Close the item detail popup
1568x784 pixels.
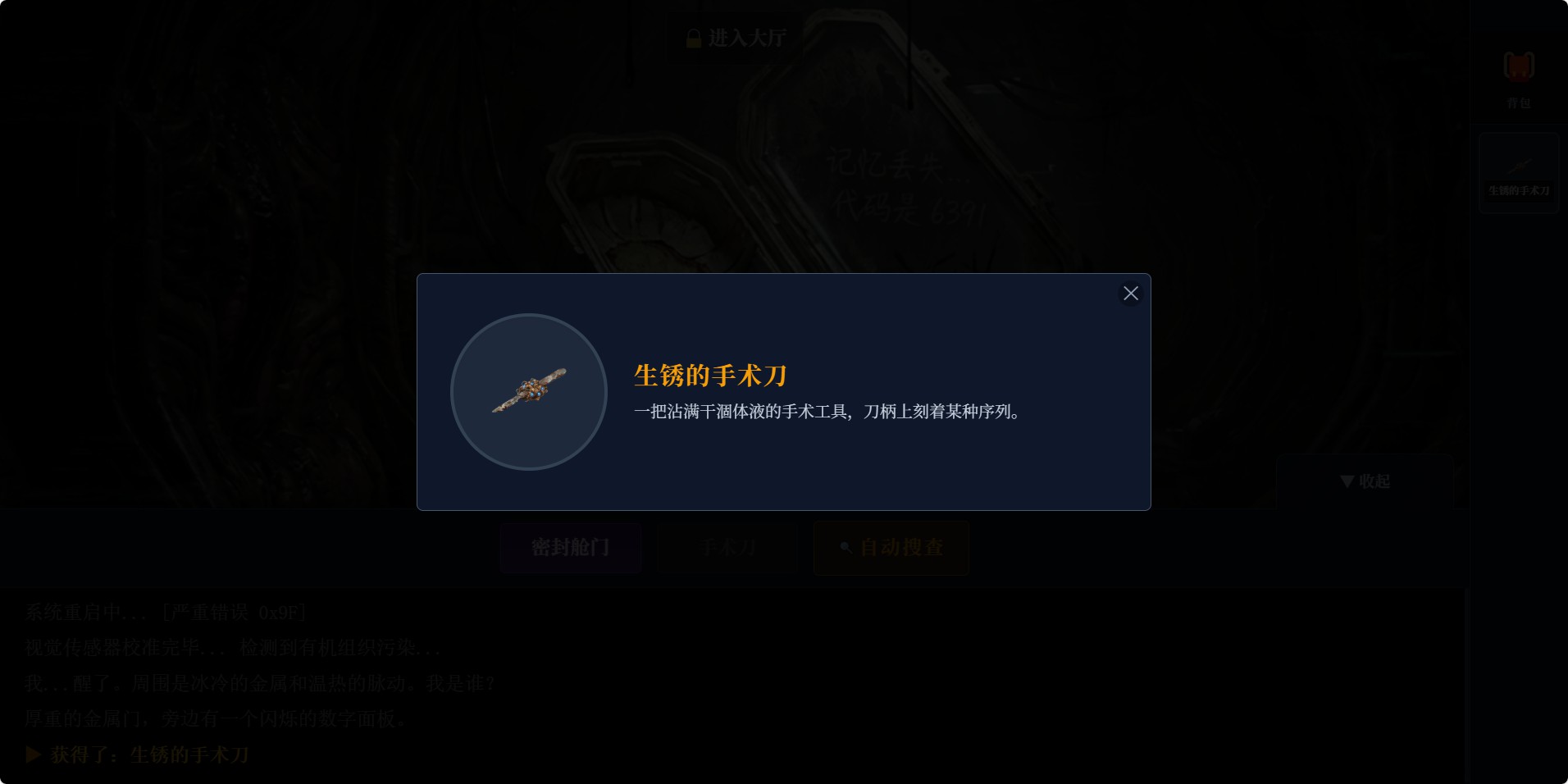1131,293
